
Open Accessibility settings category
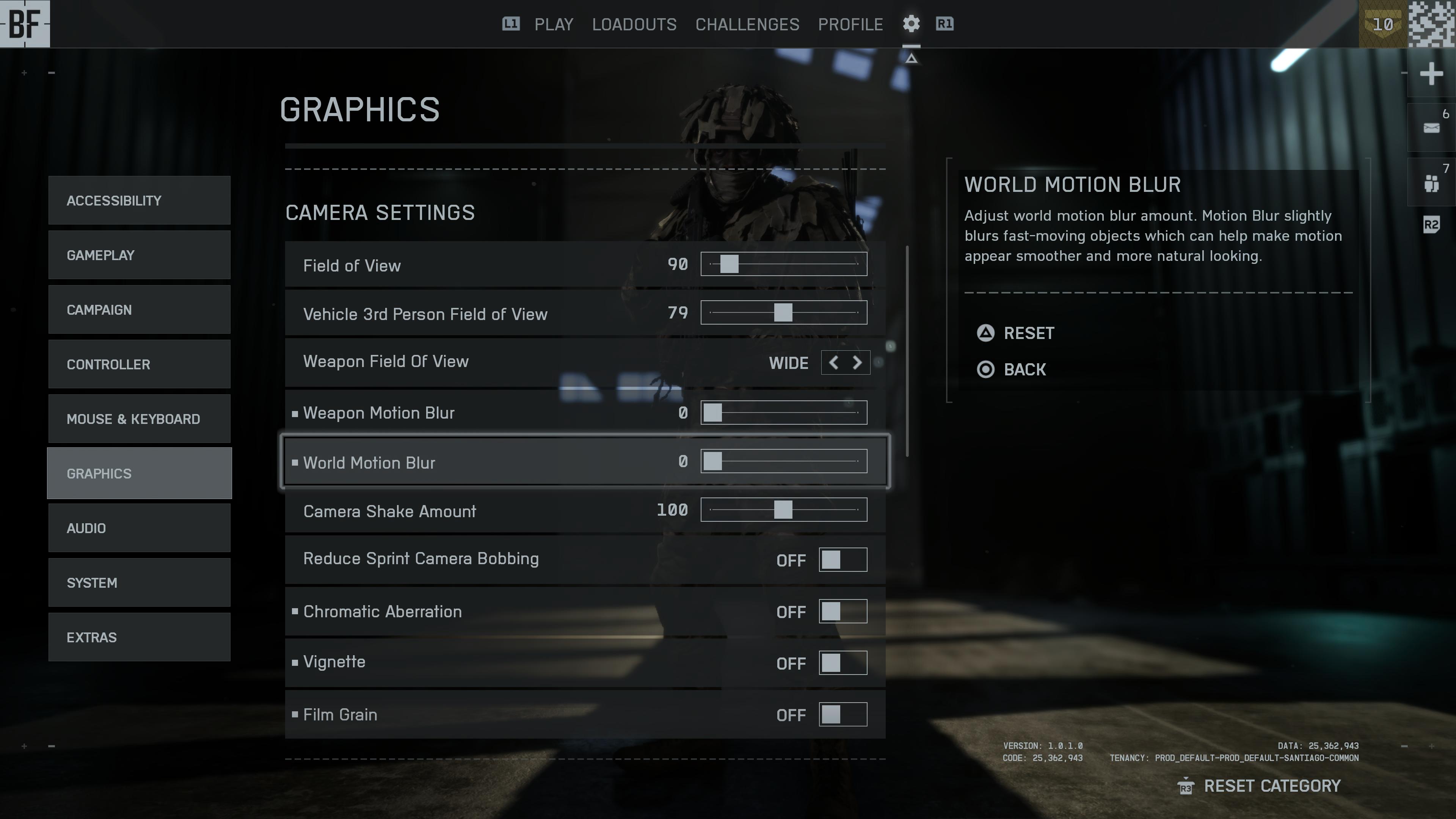(x=139, y=201)
